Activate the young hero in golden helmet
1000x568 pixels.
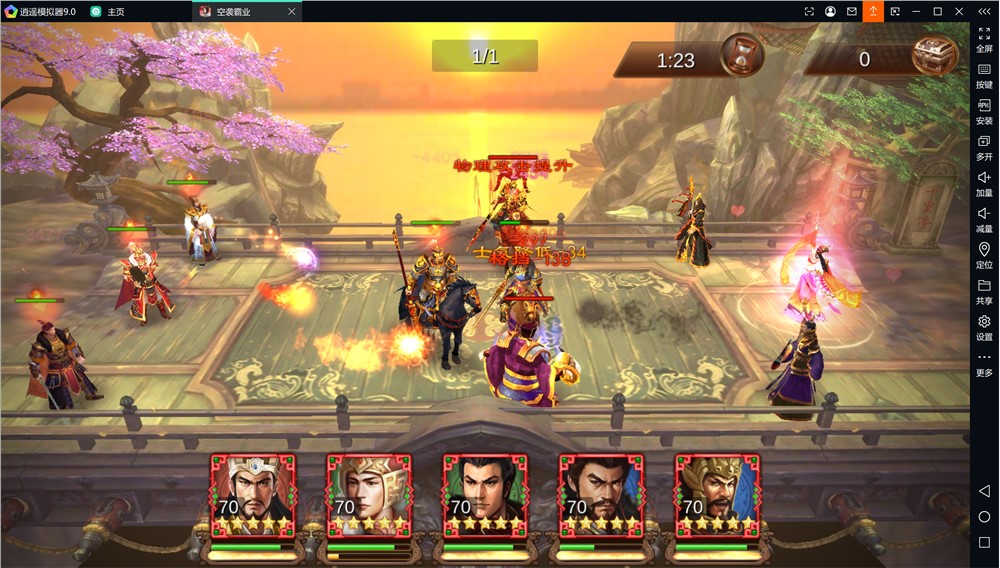point(369,497)
